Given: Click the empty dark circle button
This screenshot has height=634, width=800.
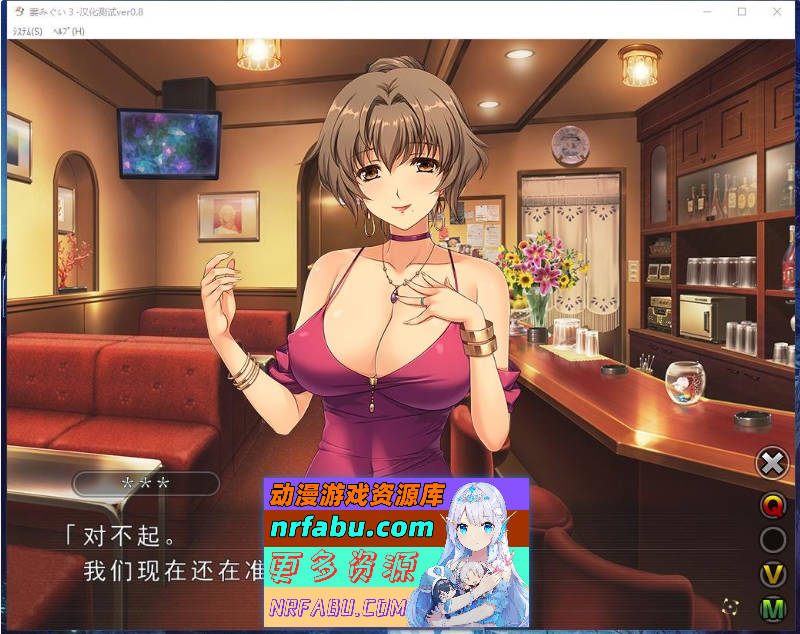Looking at the screenshot, I should pos(772,540).
